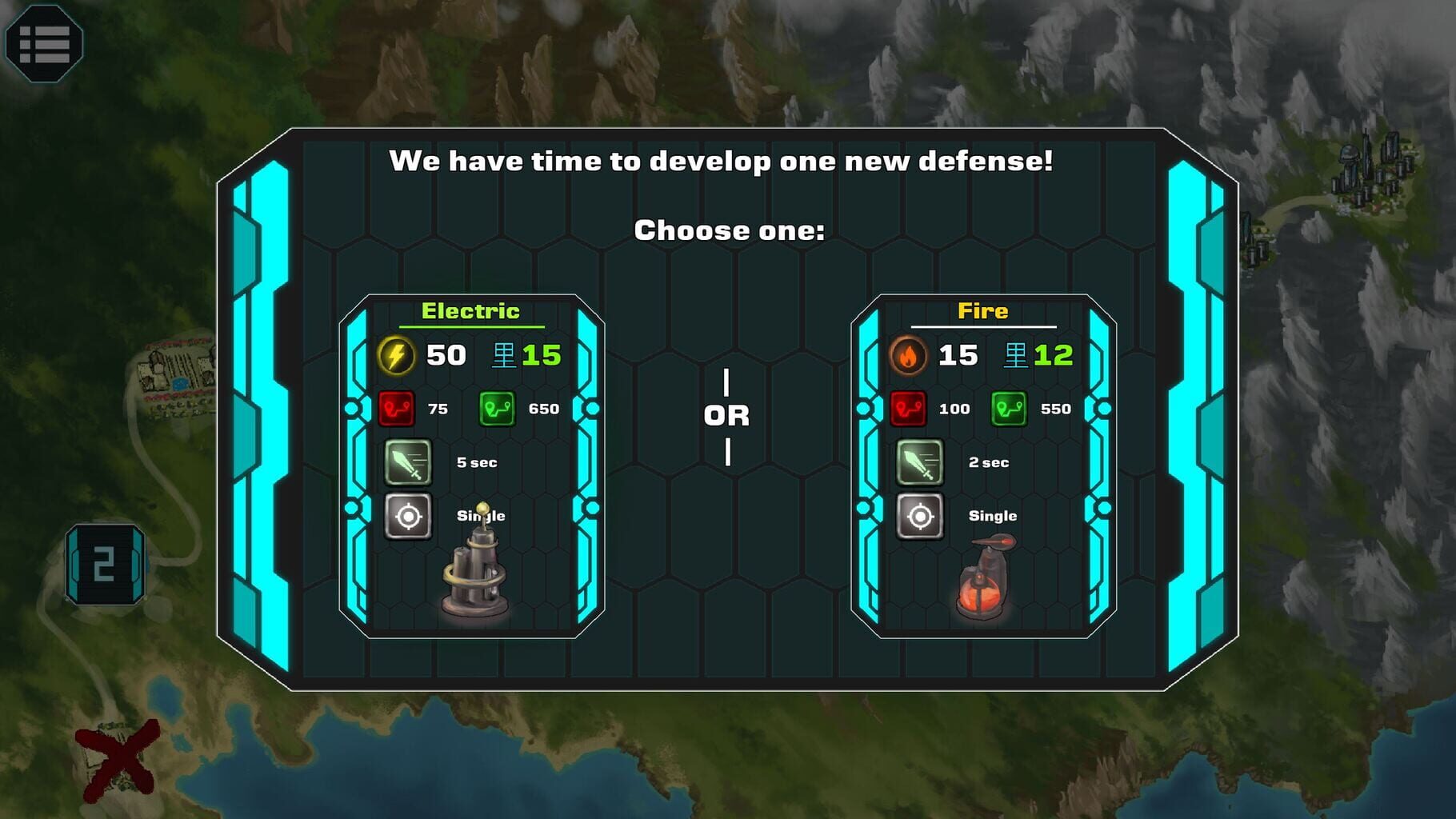Select the level 2 map marker
Screen dimensions: 1456x819
coord(105,565)
